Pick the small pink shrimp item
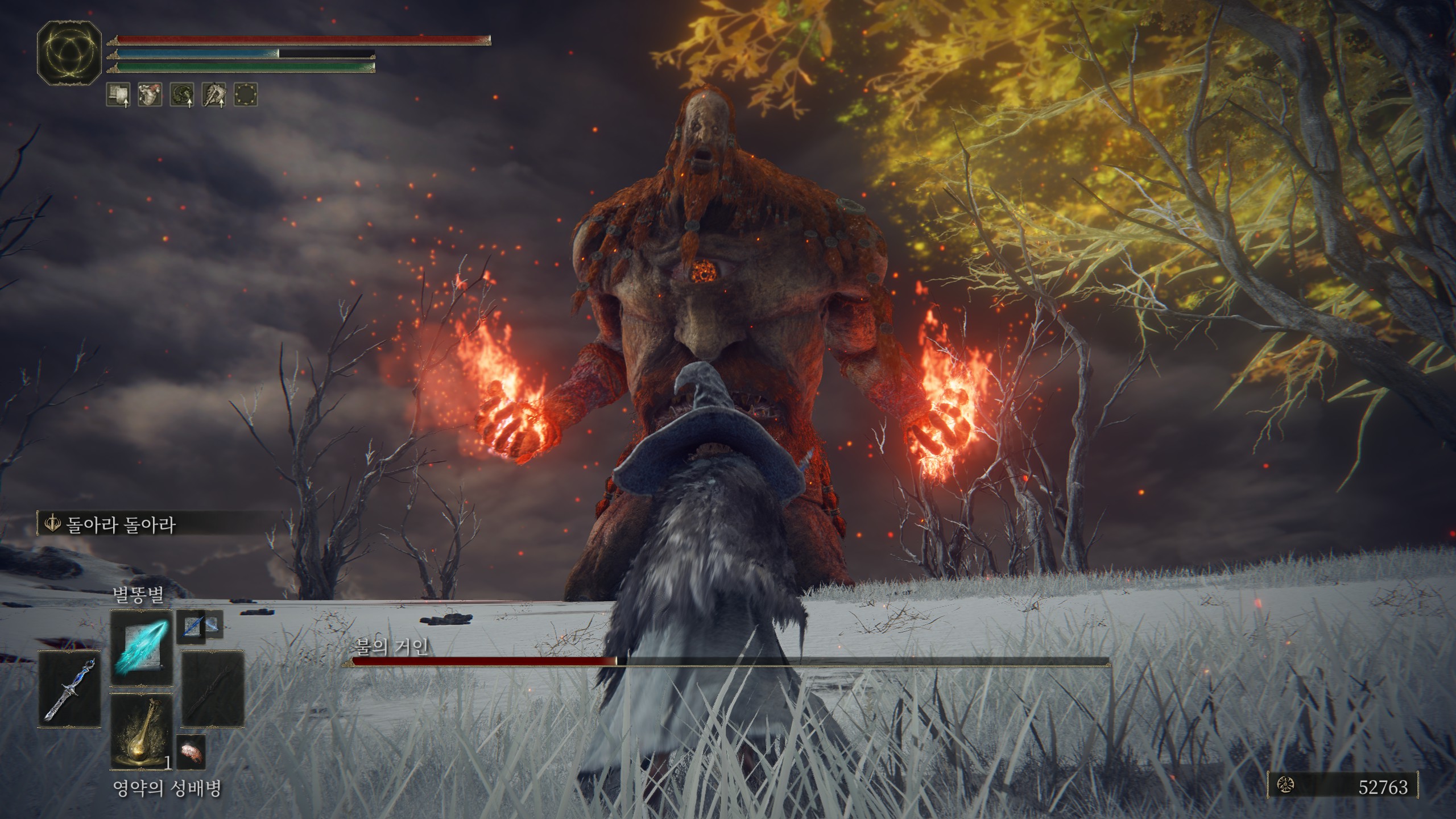1456x819 pixels. click(190, 751)
